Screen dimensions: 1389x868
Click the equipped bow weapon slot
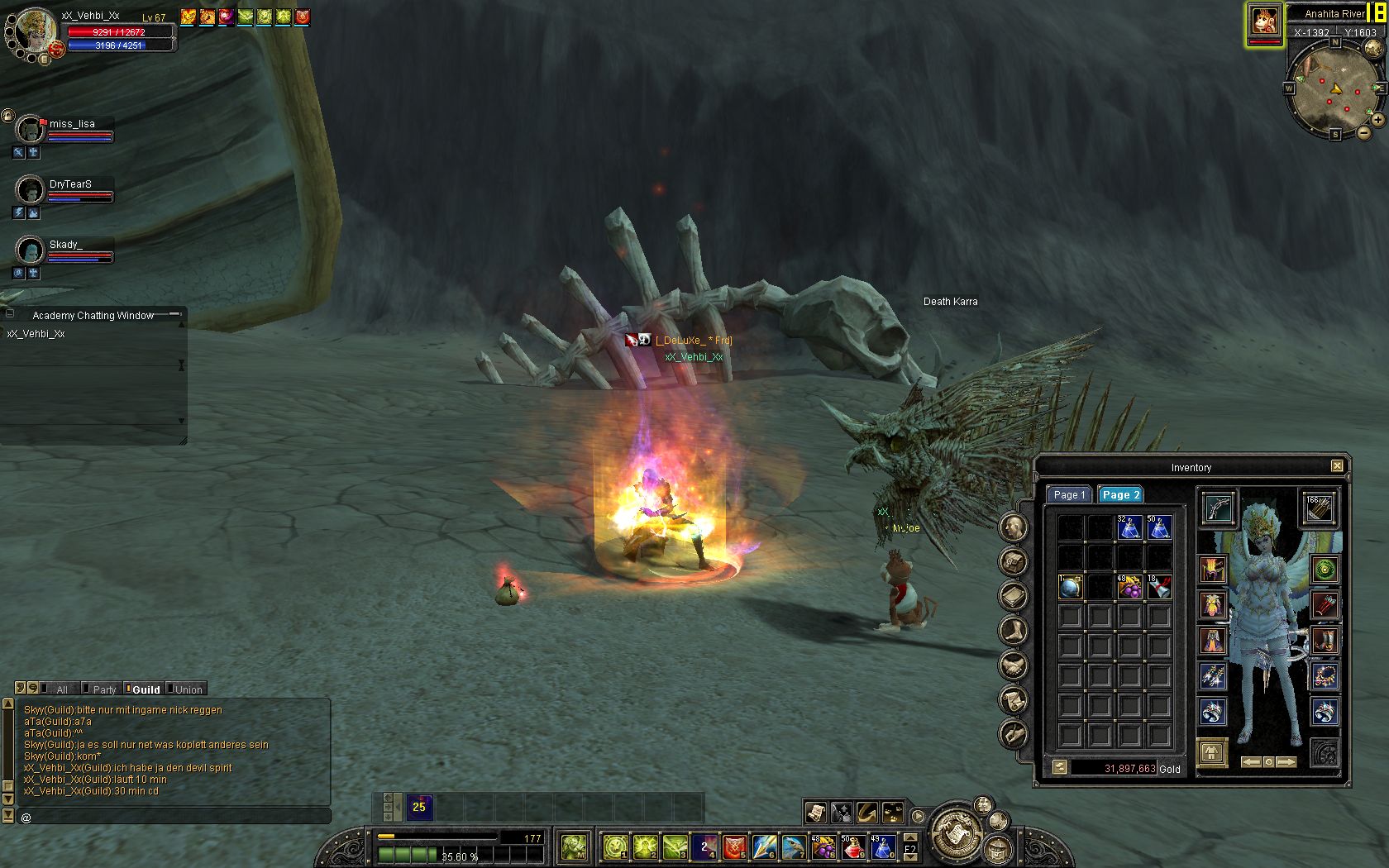coord(1217,508)
